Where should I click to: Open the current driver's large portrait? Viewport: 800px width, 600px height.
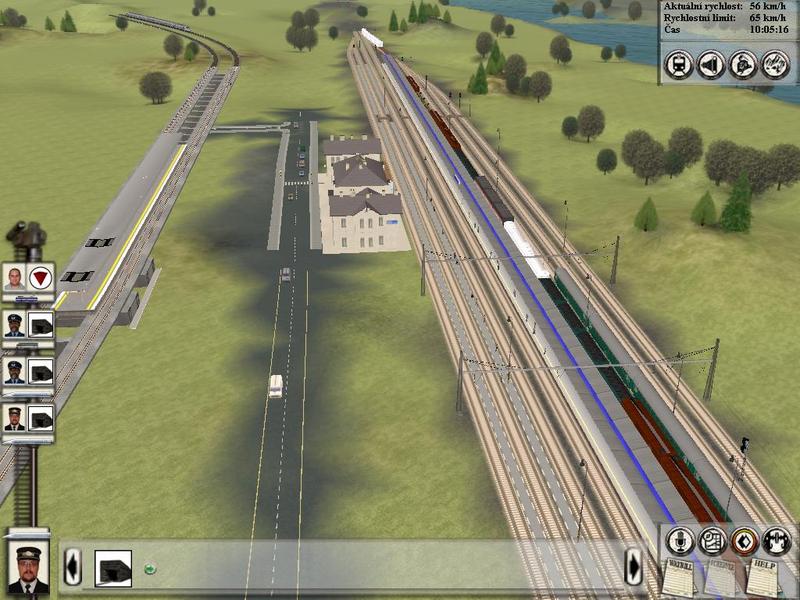click(28, 566)
